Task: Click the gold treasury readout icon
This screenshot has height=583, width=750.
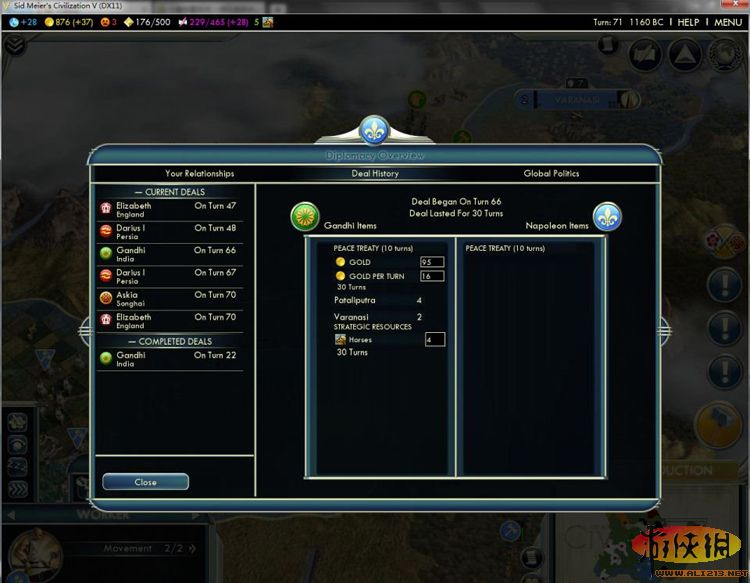Action: point(48,22)
